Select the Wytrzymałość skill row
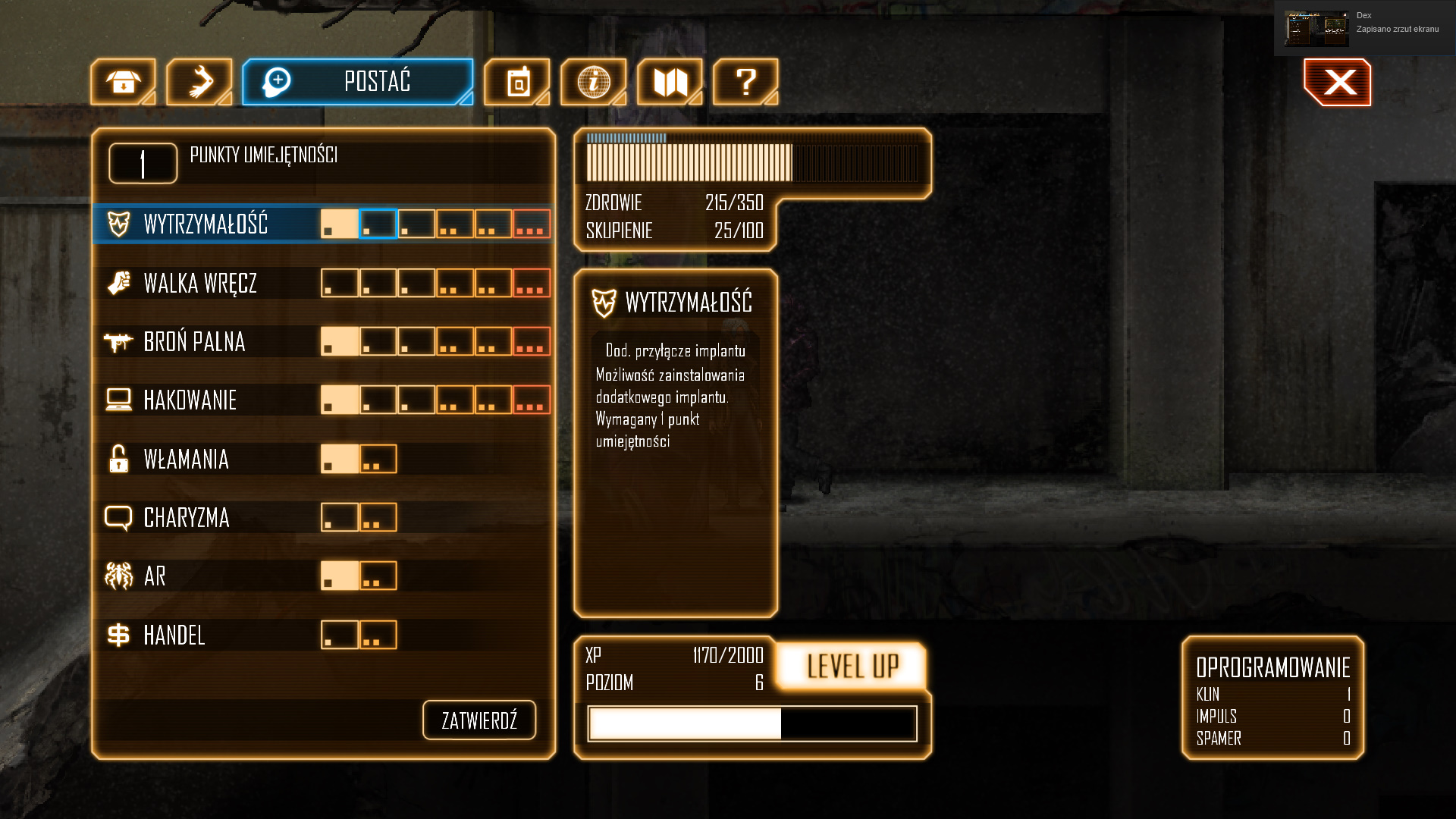Image resolution: width=1456 pixels, height=819 pixels. click(x=206, y=224)
